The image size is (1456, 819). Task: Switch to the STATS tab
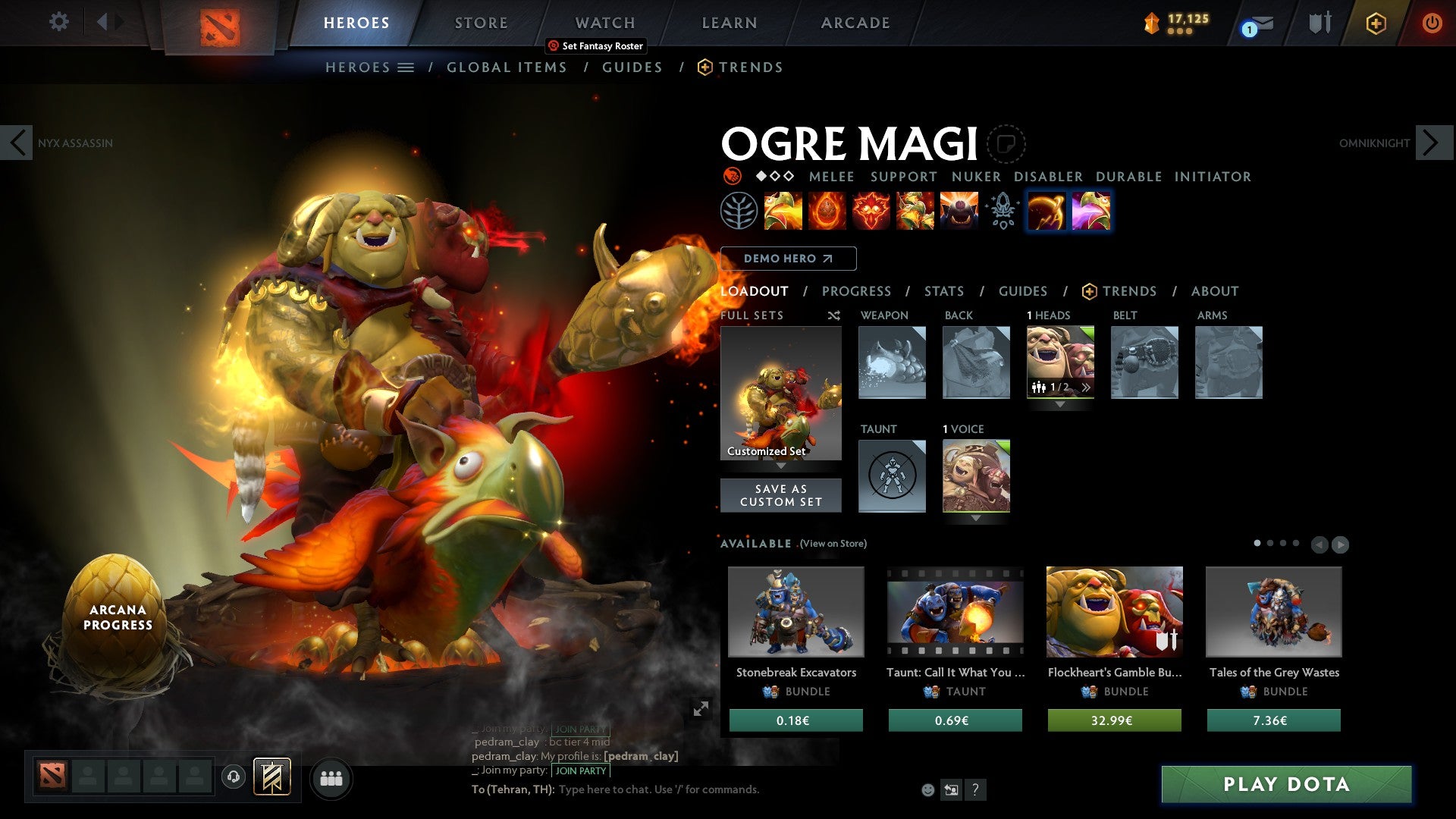click(x=943, y=291)
